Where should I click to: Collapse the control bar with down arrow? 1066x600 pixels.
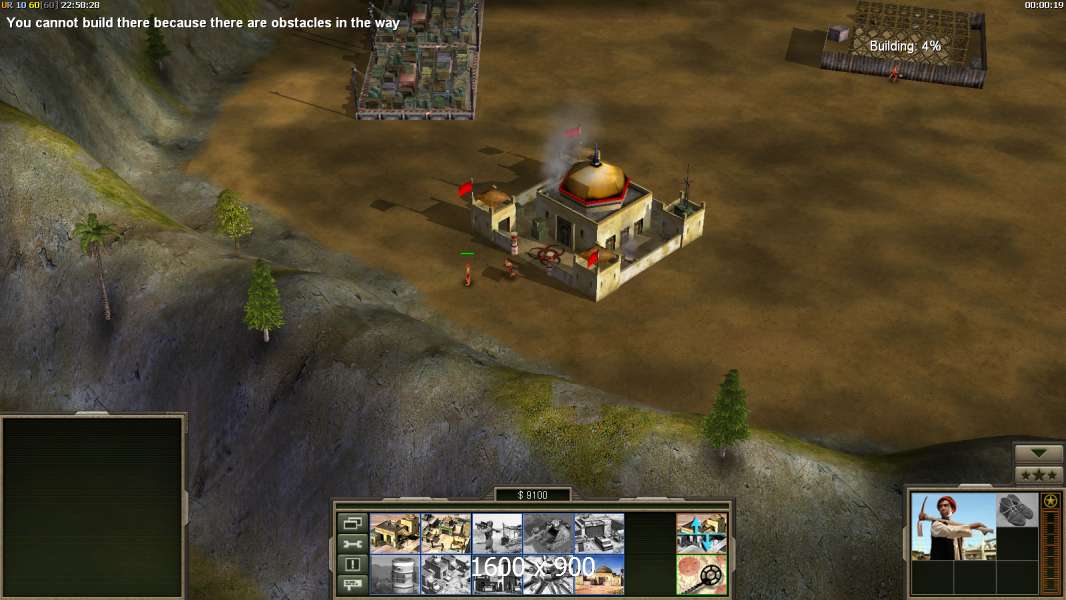click(x=1038, y=454)
